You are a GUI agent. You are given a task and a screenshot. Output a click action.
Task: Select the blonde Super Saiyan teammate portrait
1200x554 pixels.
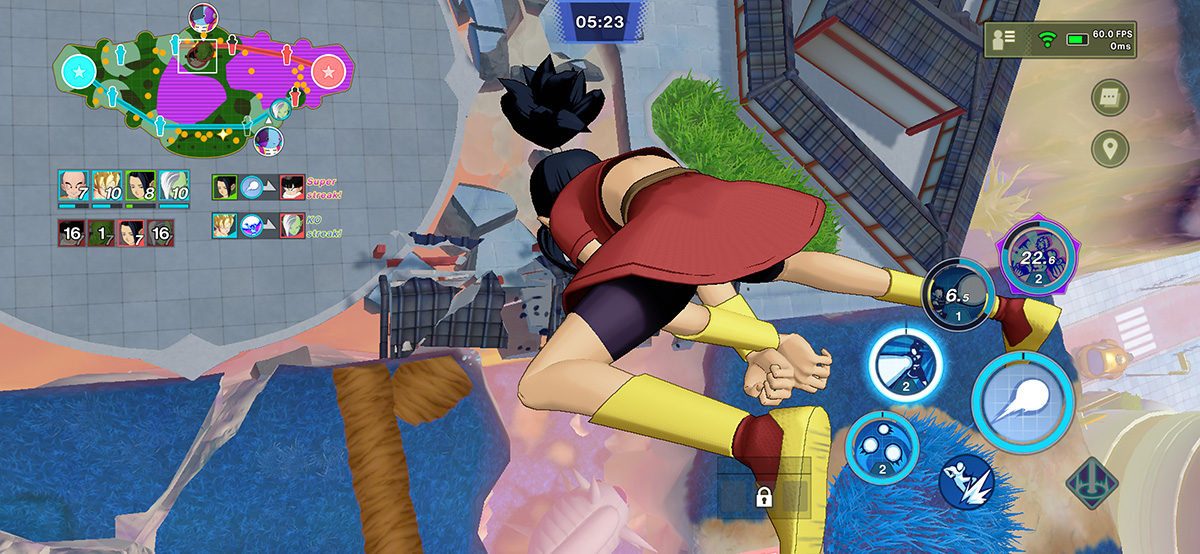106,186
